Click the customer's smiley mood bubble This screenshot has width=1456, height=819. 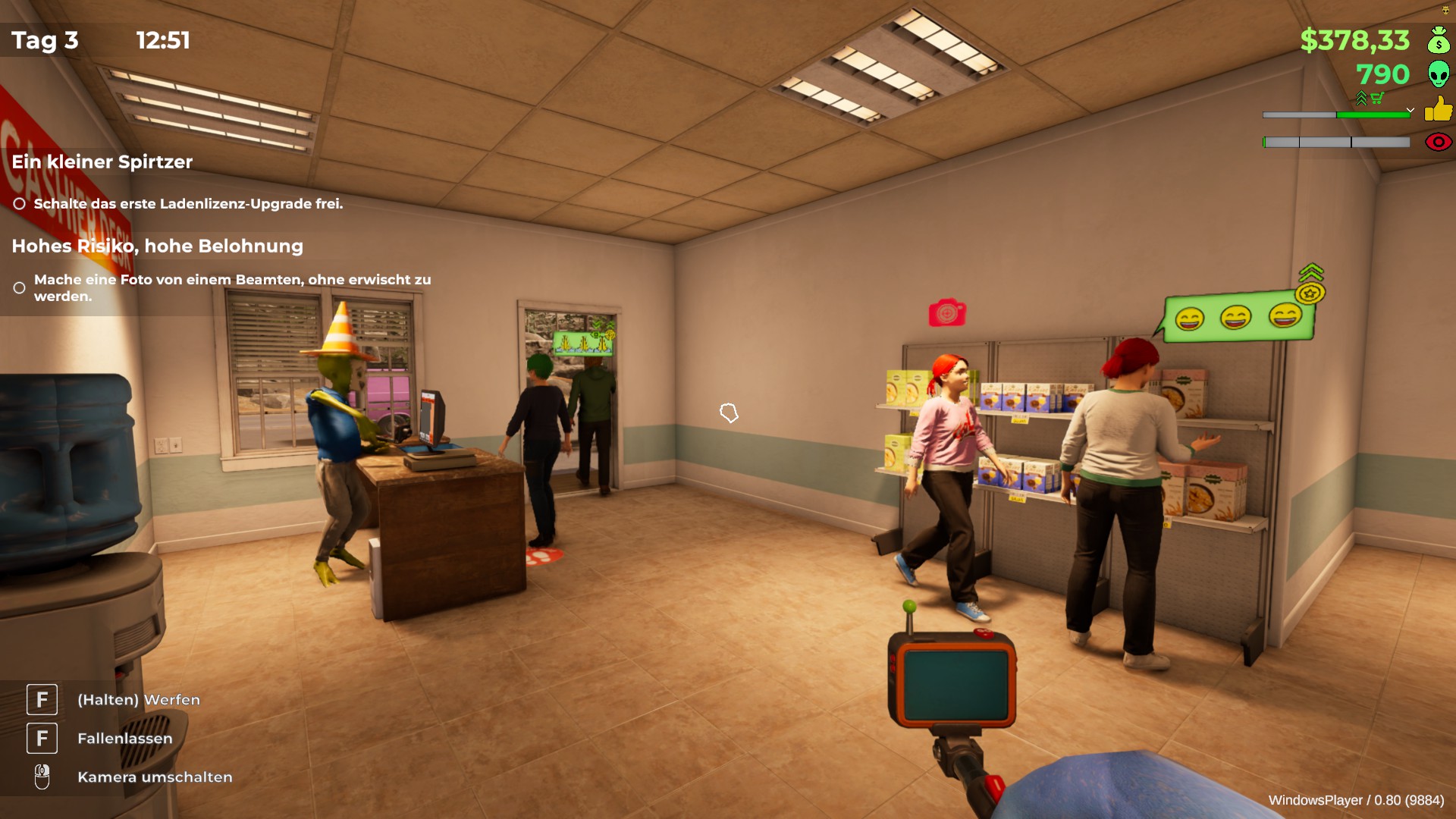1238,317
